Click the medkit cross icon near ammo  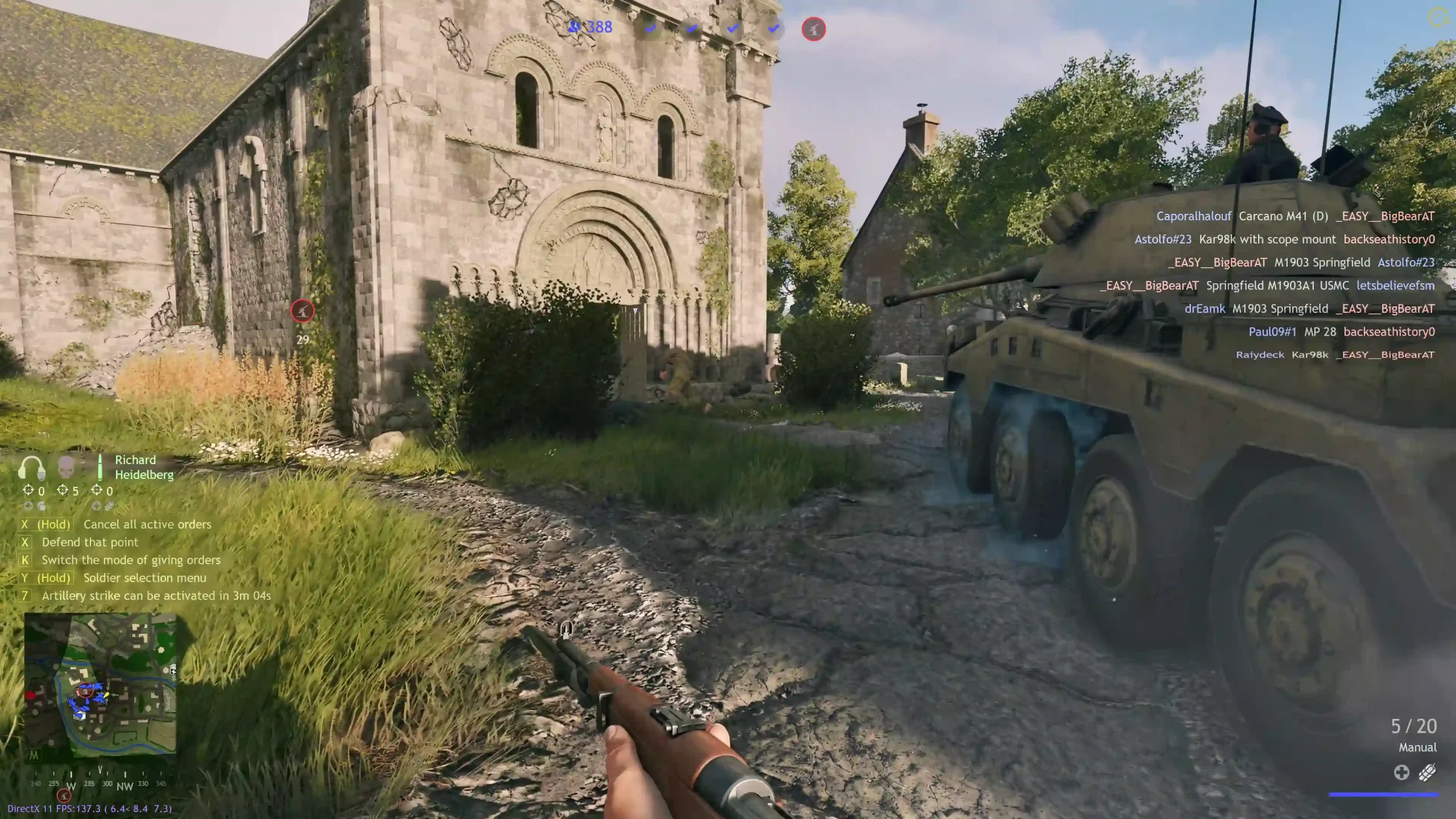(x=1401, y=772)
